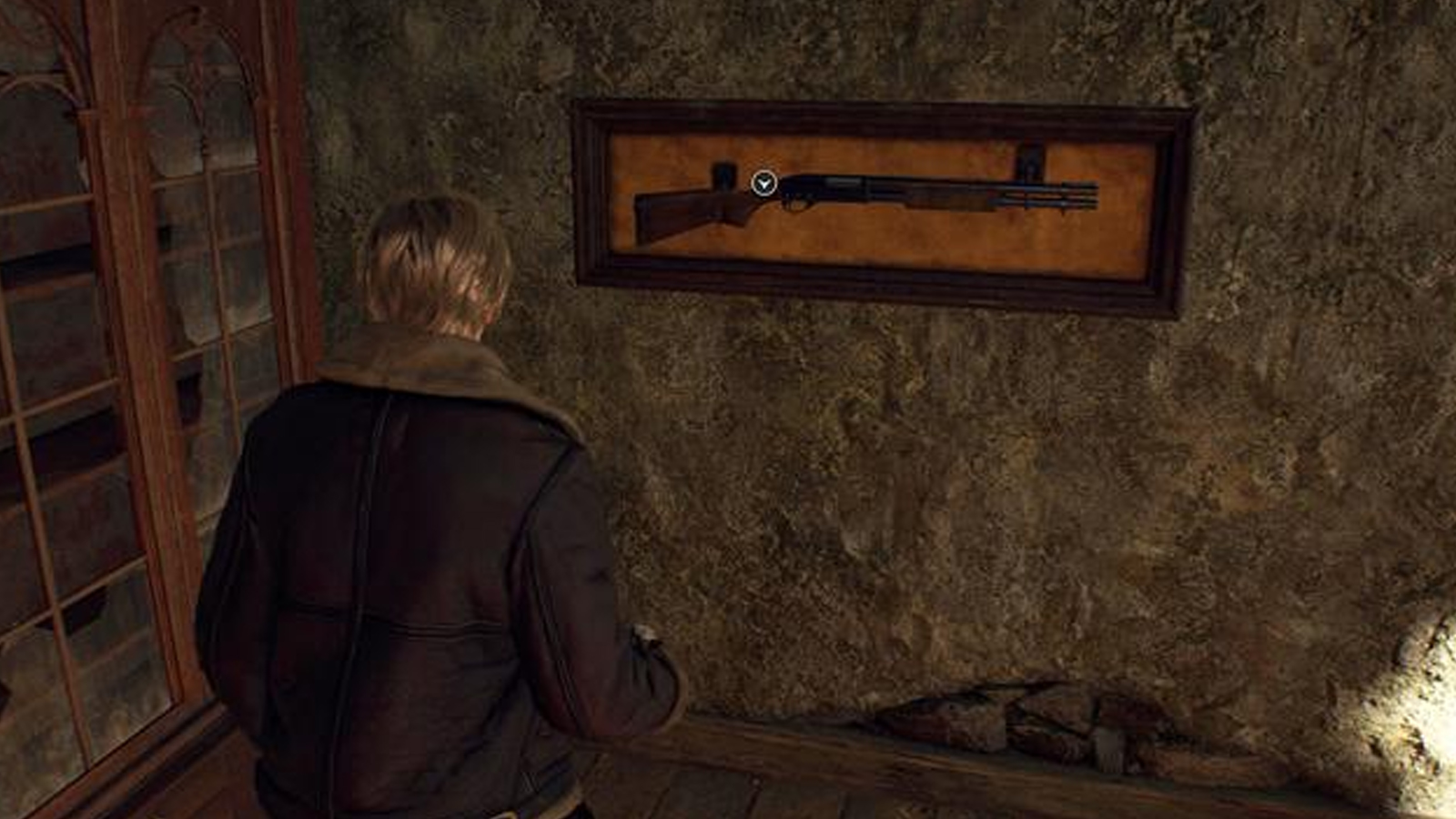The height and width of the screenshot is (819, 1456).
Task: Click the shotgun's barrel tip
Action: pos(1090,195)
